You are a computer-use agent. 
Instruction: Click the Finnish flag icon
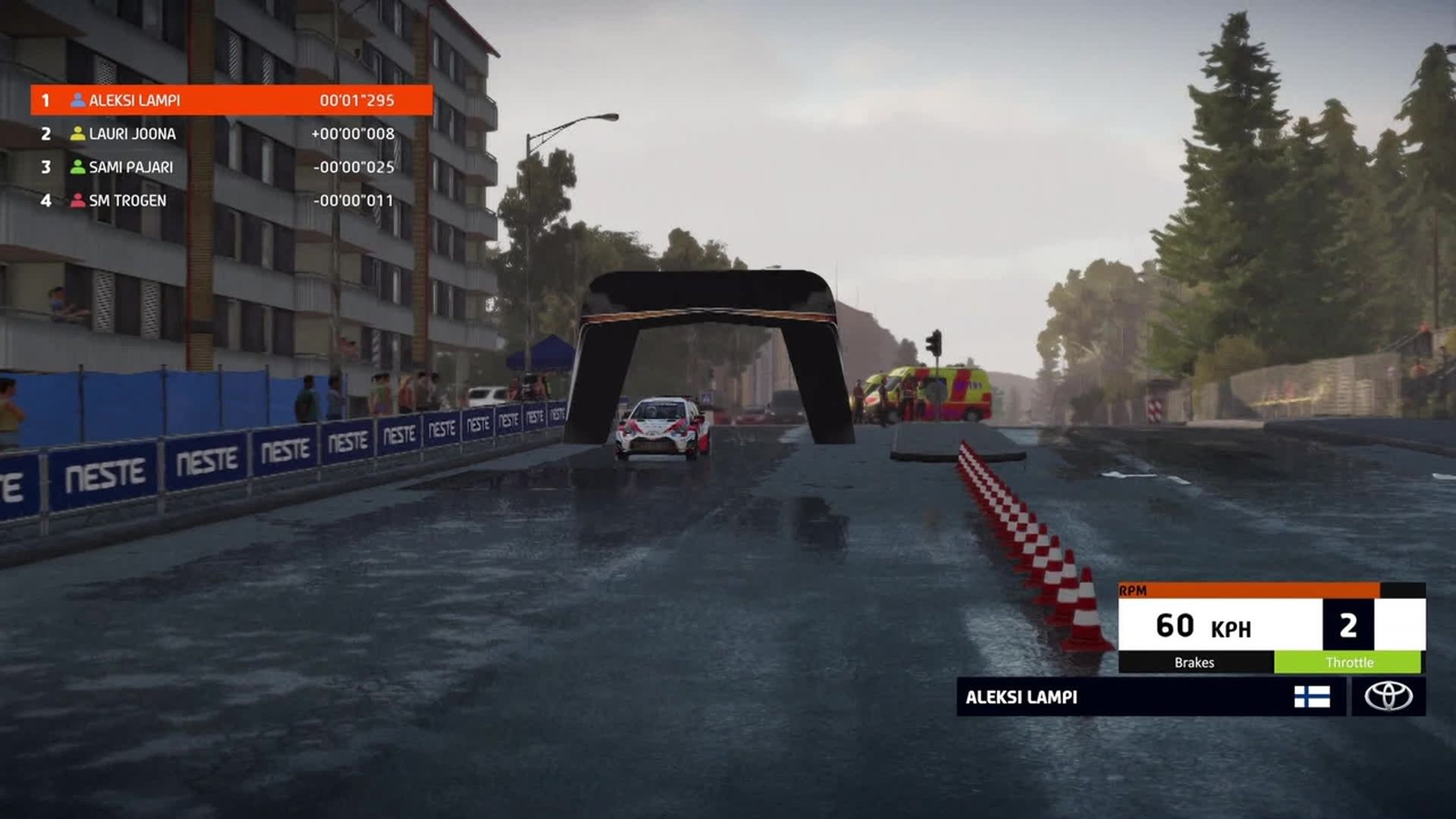(1312, 697)
